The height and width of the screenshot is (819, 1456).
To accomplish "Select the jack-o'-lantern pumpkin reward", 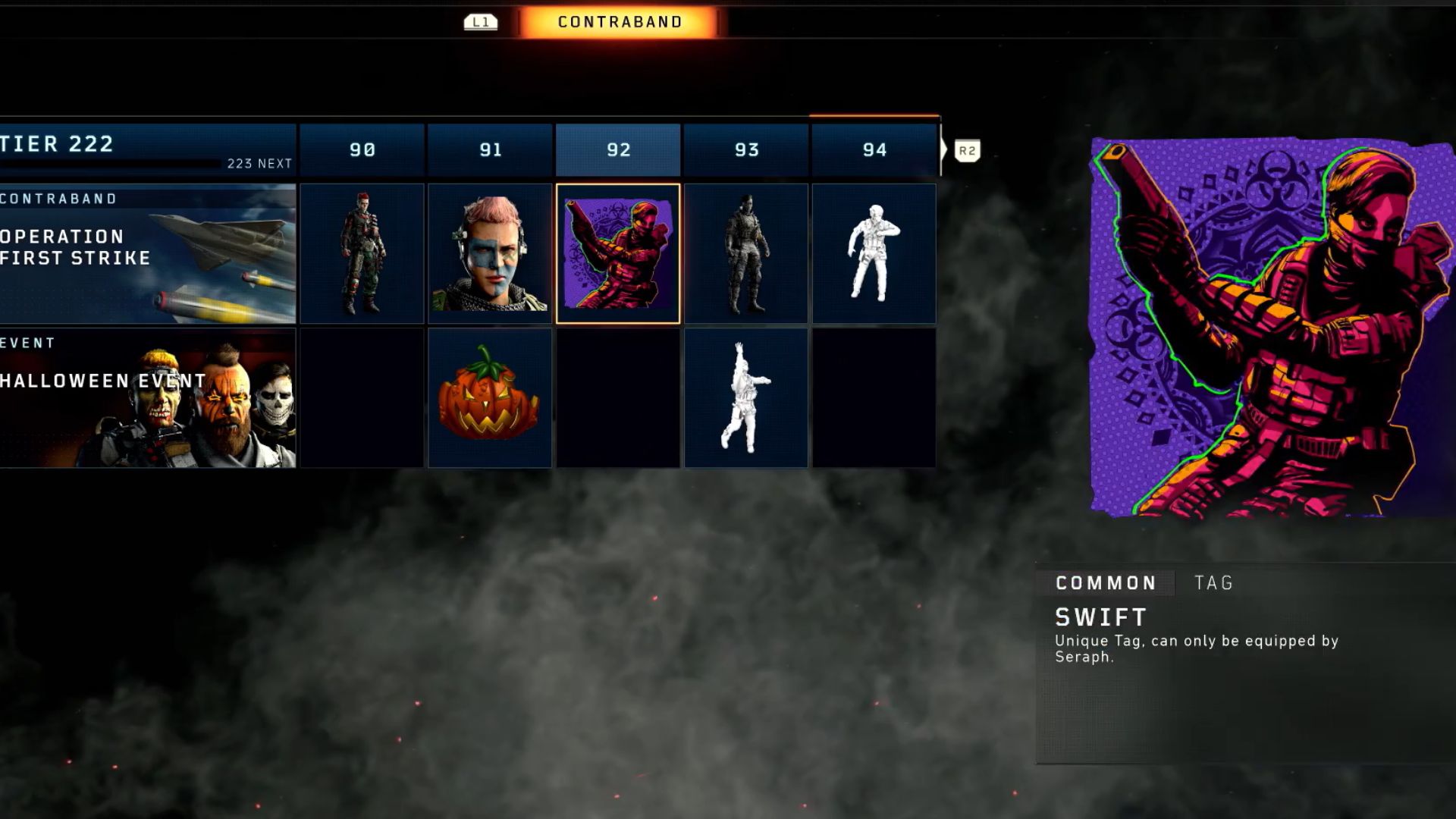I will (x=490, y=397).
